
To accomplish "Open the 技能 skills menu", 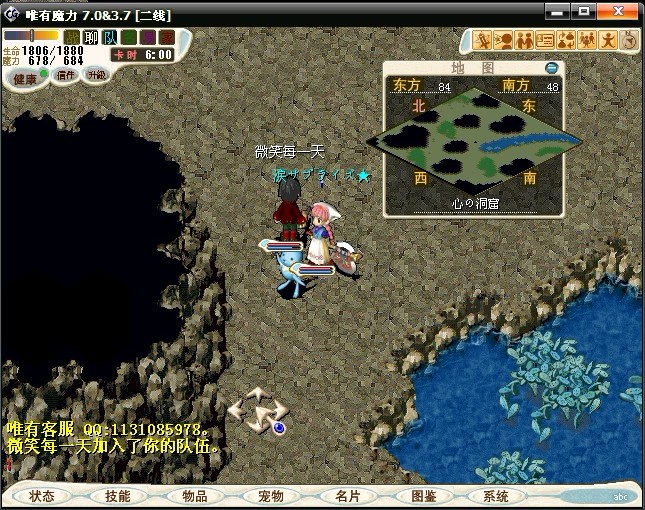I will coord(117,496).
